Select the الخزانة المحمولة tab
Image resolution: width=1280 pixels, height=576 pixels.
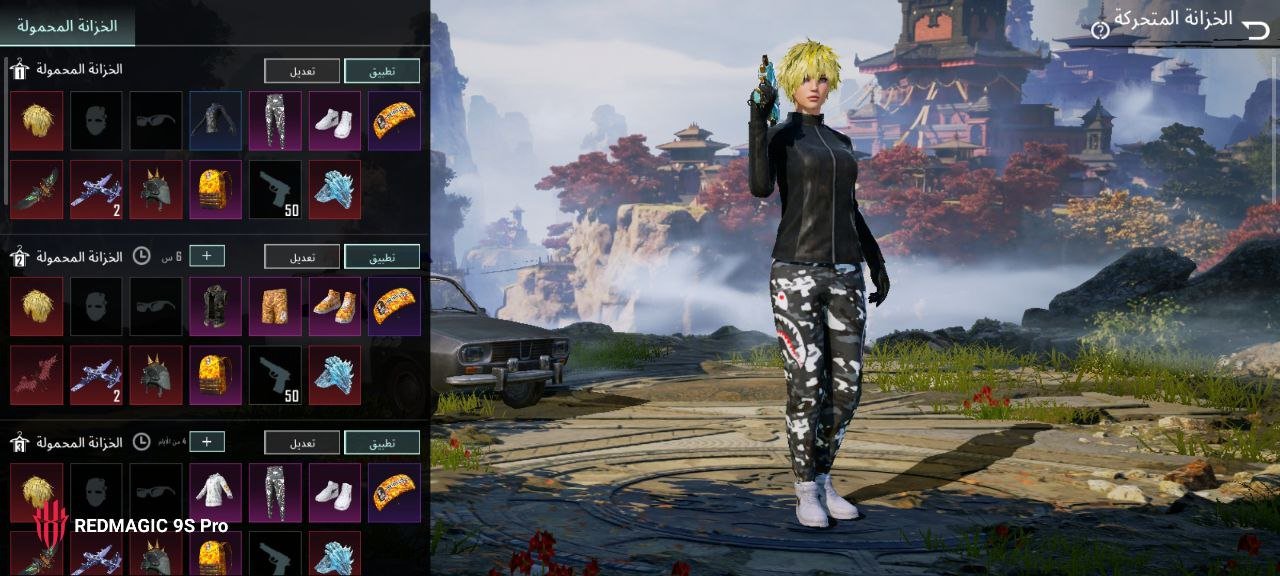[x=67, y=26]
